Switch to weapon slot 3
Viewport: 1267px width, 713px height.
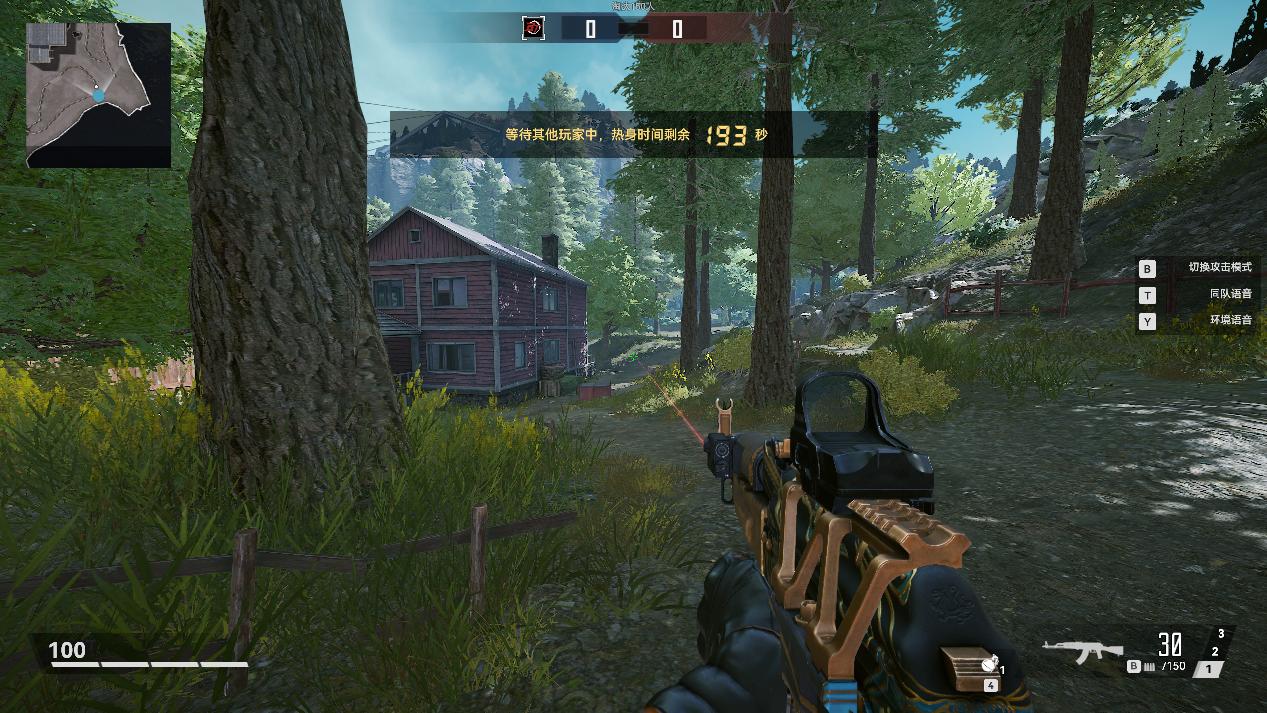pos(1221,634)
